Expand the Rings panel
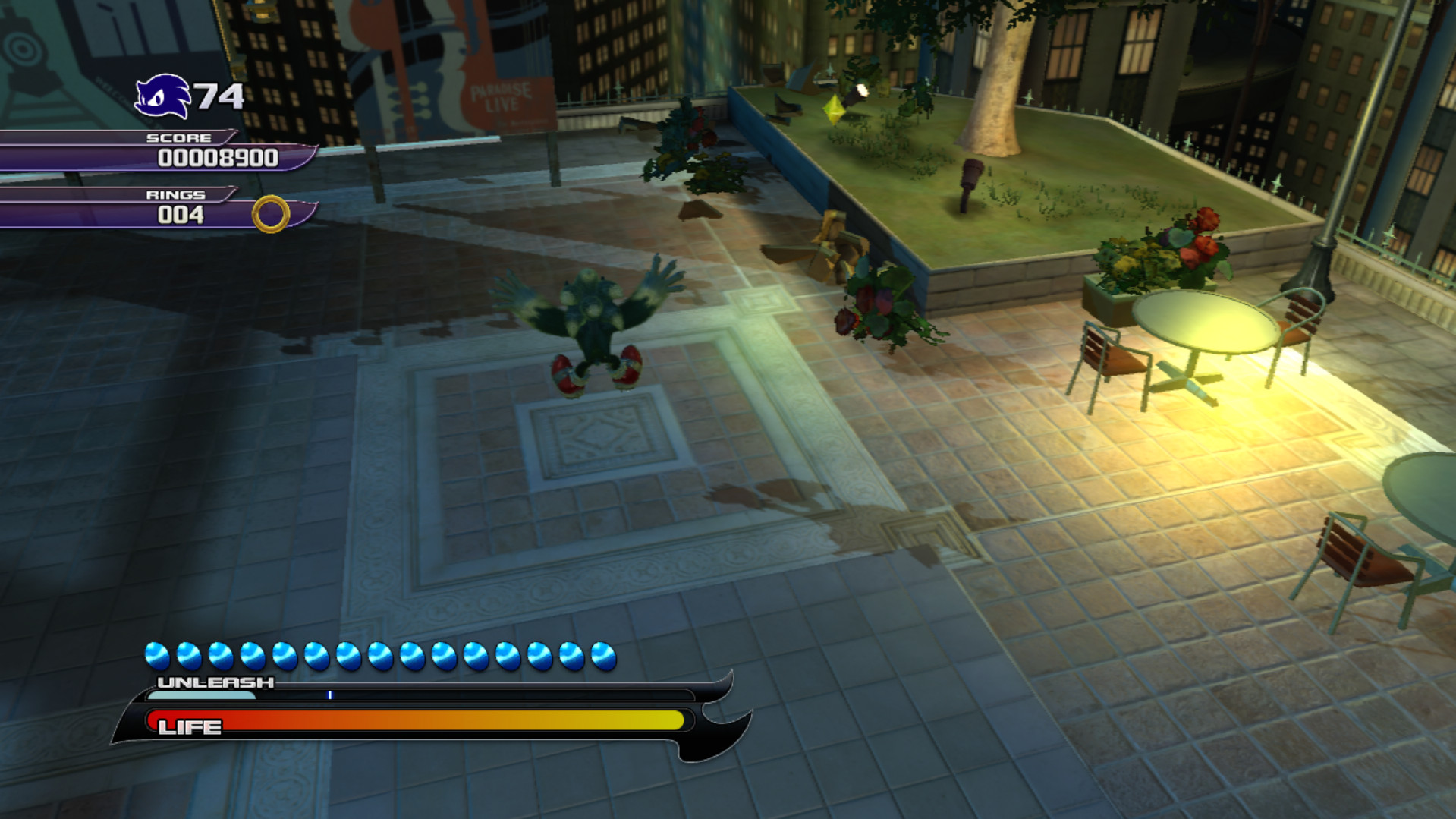Screen dimensions: 1456x819 [x=176, y=194]
